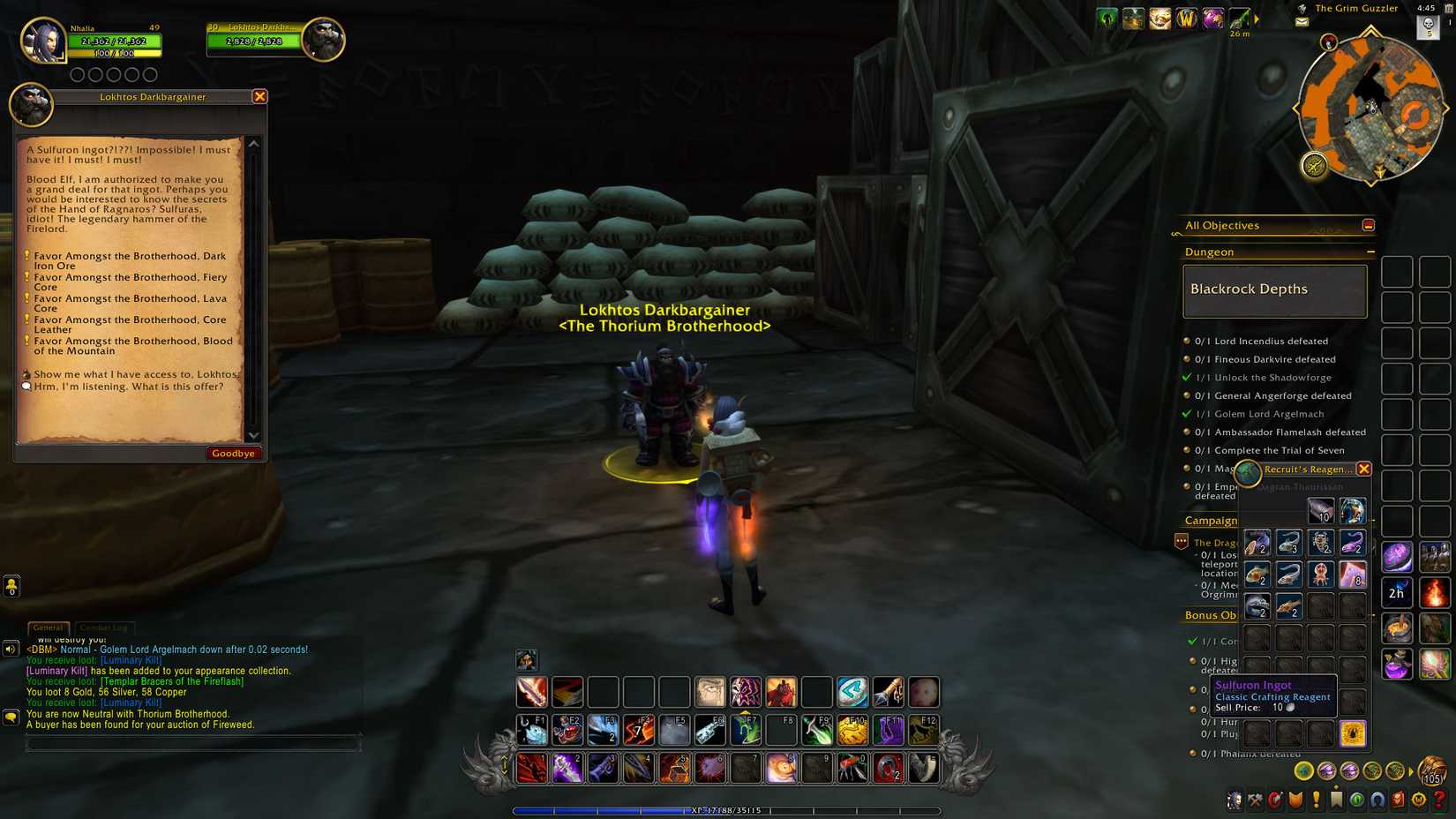
Task: Switch to the Combat Log tab
Action: [x=102, y=627]
